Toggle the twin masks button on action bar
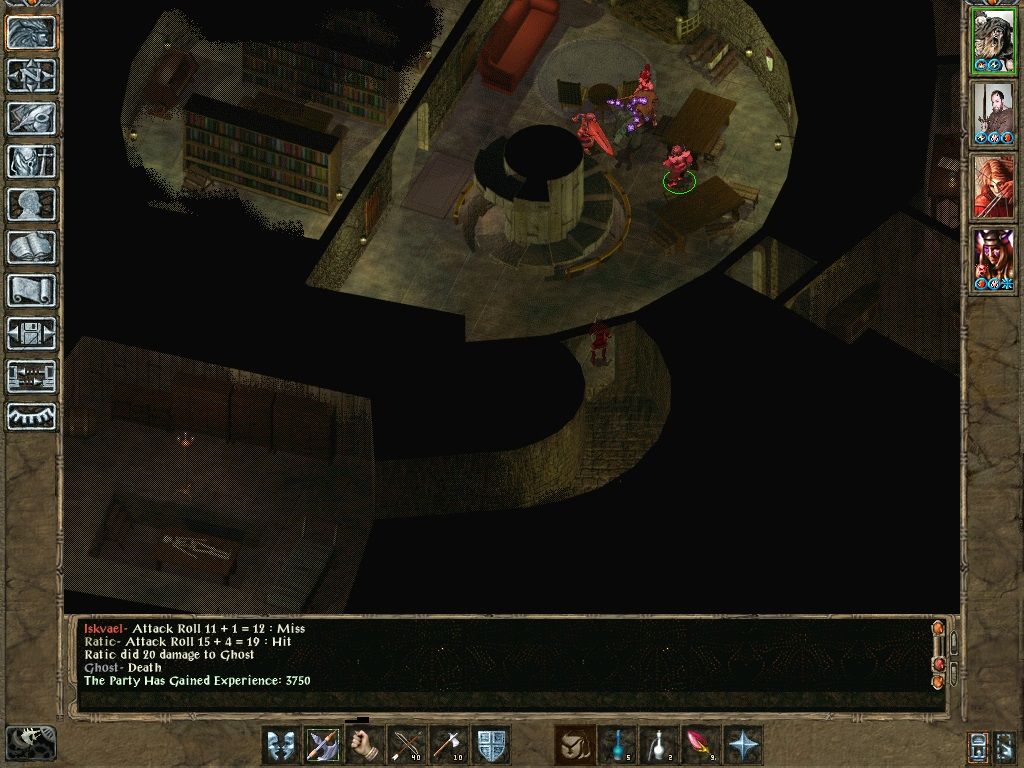 281,745
